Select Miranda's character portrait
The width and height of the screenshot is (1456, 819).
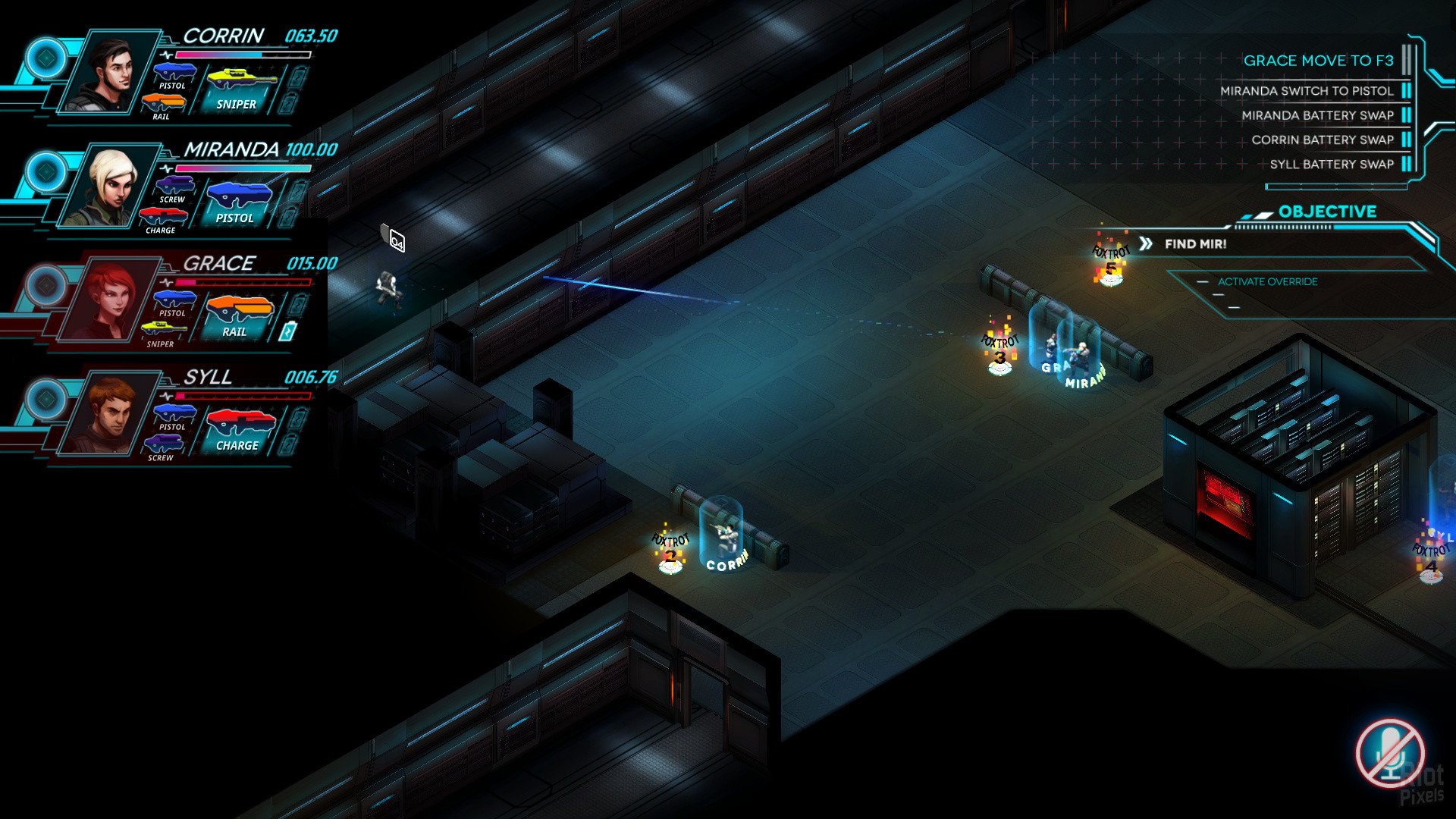108,187
